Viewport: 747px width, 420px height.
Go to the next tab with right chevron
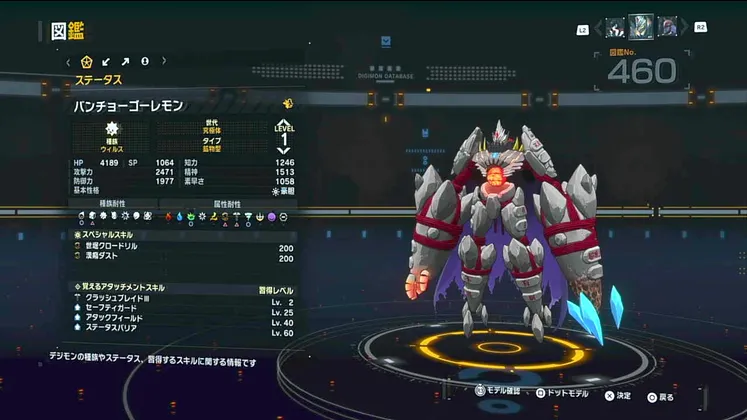click(163, 62)
